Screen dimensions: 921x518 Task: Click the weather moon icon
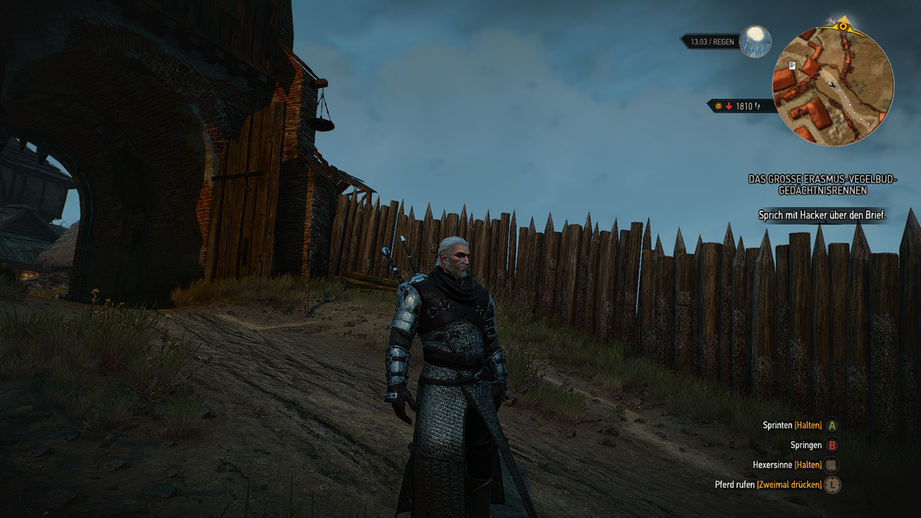click(756, 41)
